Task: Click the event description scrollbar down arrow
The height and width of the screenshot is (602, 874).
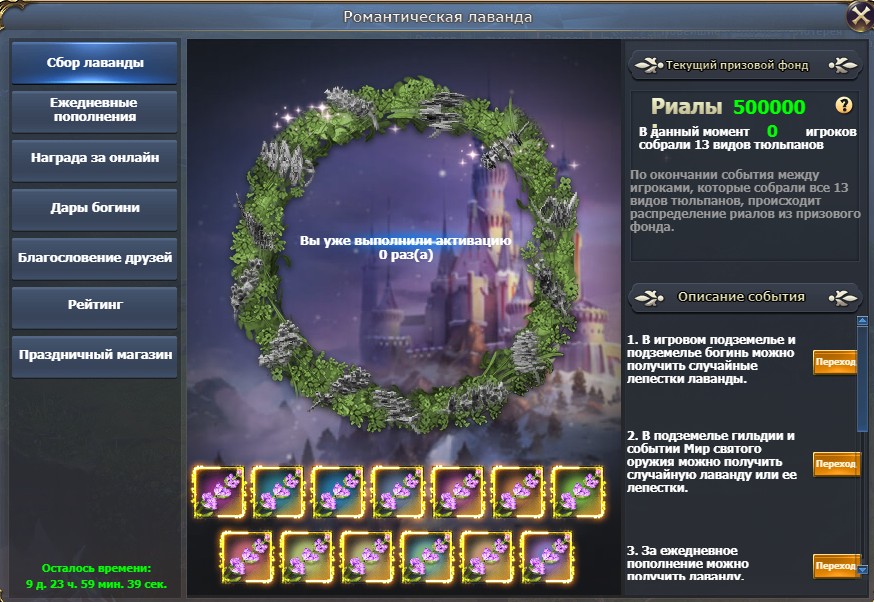Action: coord(863,570)
